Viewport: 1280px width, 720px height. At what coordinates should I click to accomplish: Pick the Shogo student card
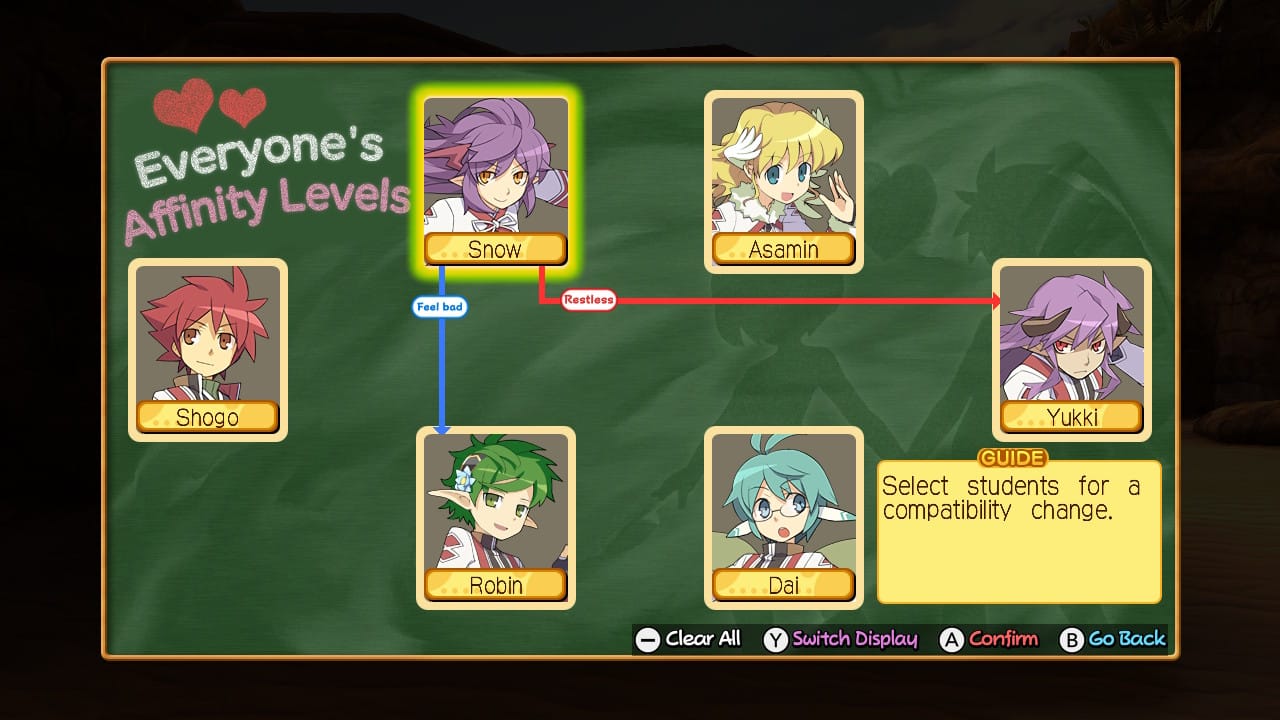[207, 349]
